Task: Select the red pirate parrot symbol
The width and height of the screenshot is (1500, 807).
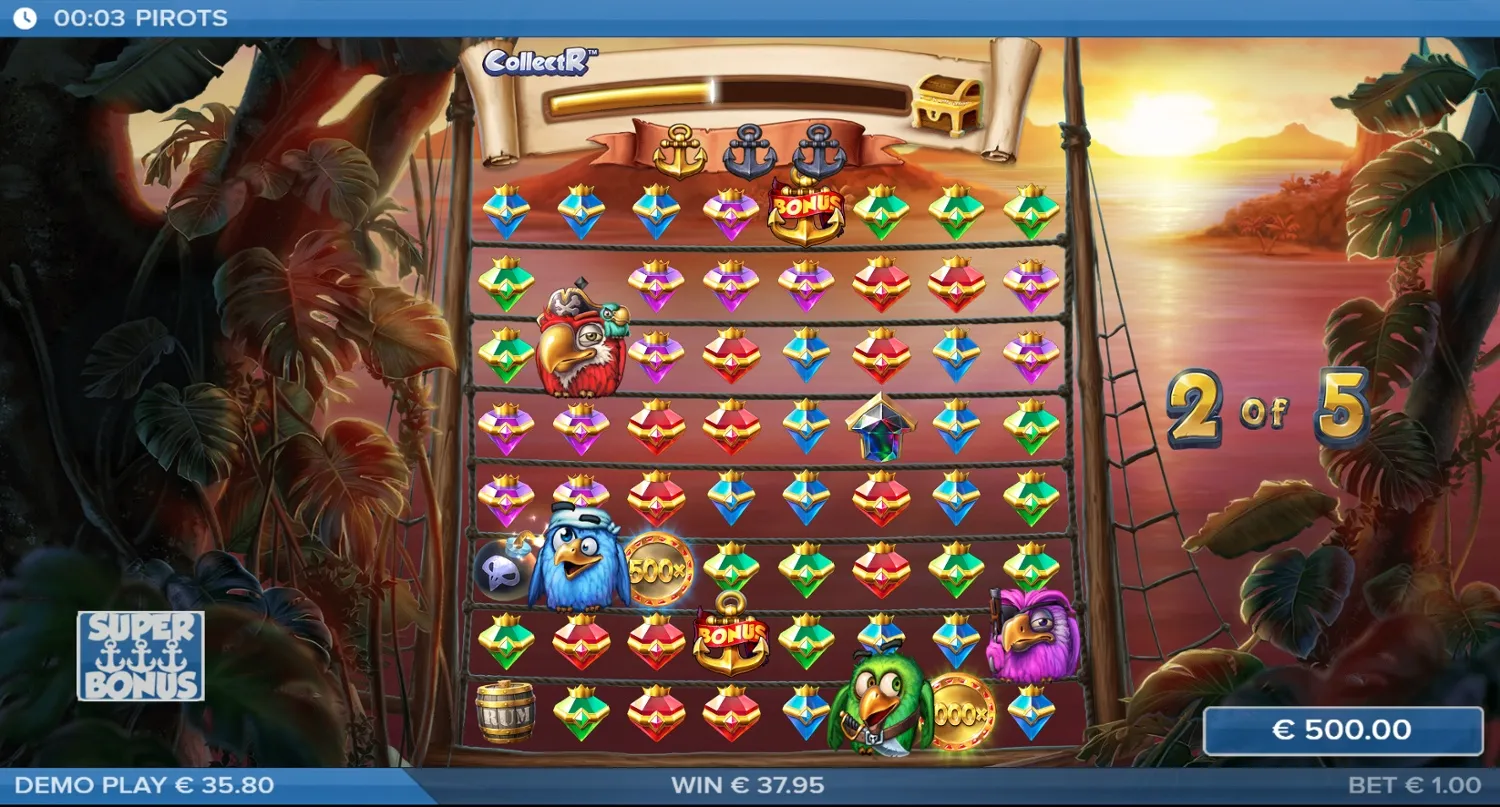Action: [578, 345]
